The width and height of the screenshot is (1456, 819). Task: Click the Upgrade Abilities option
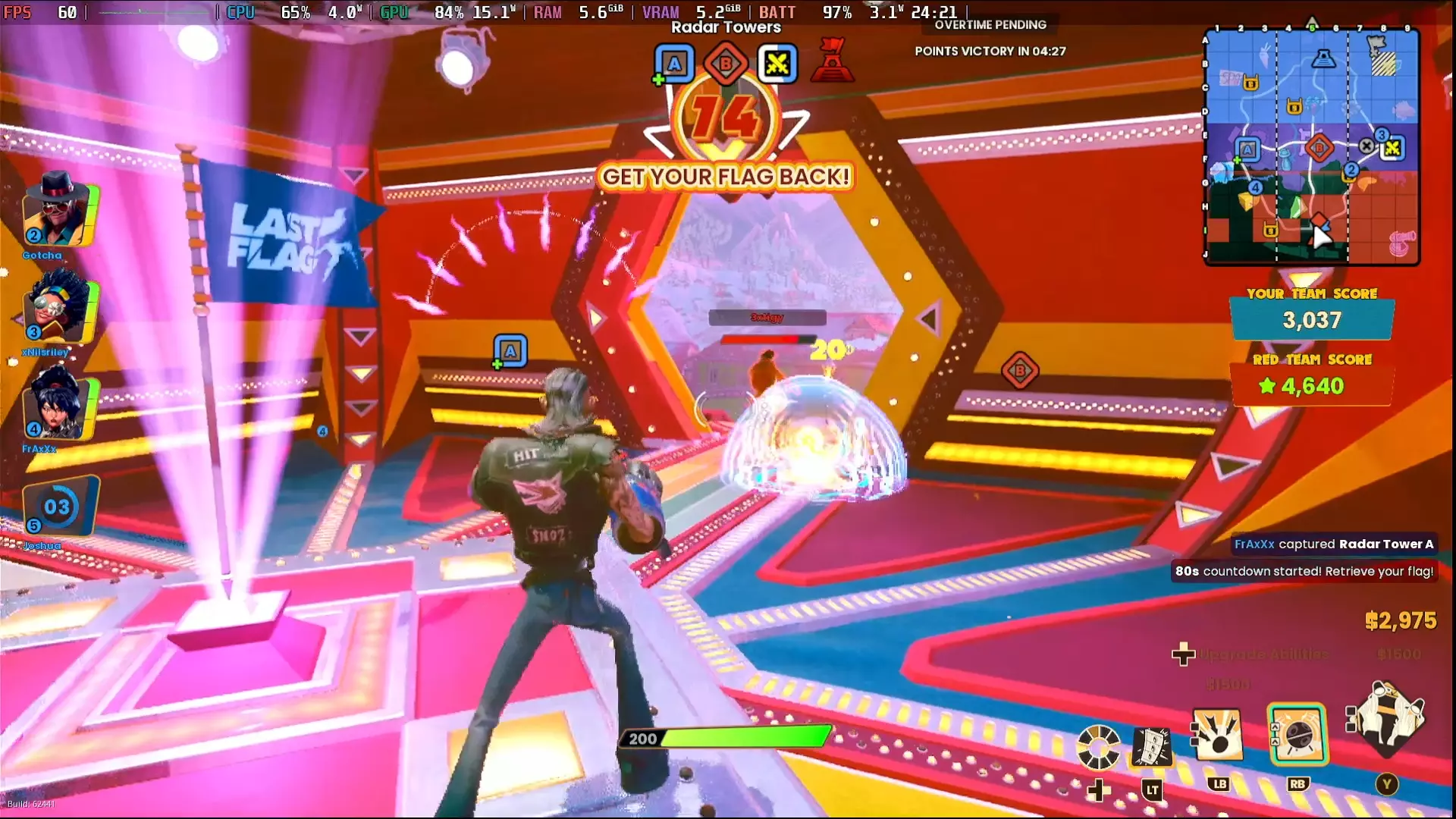[x=1264, y=654]
